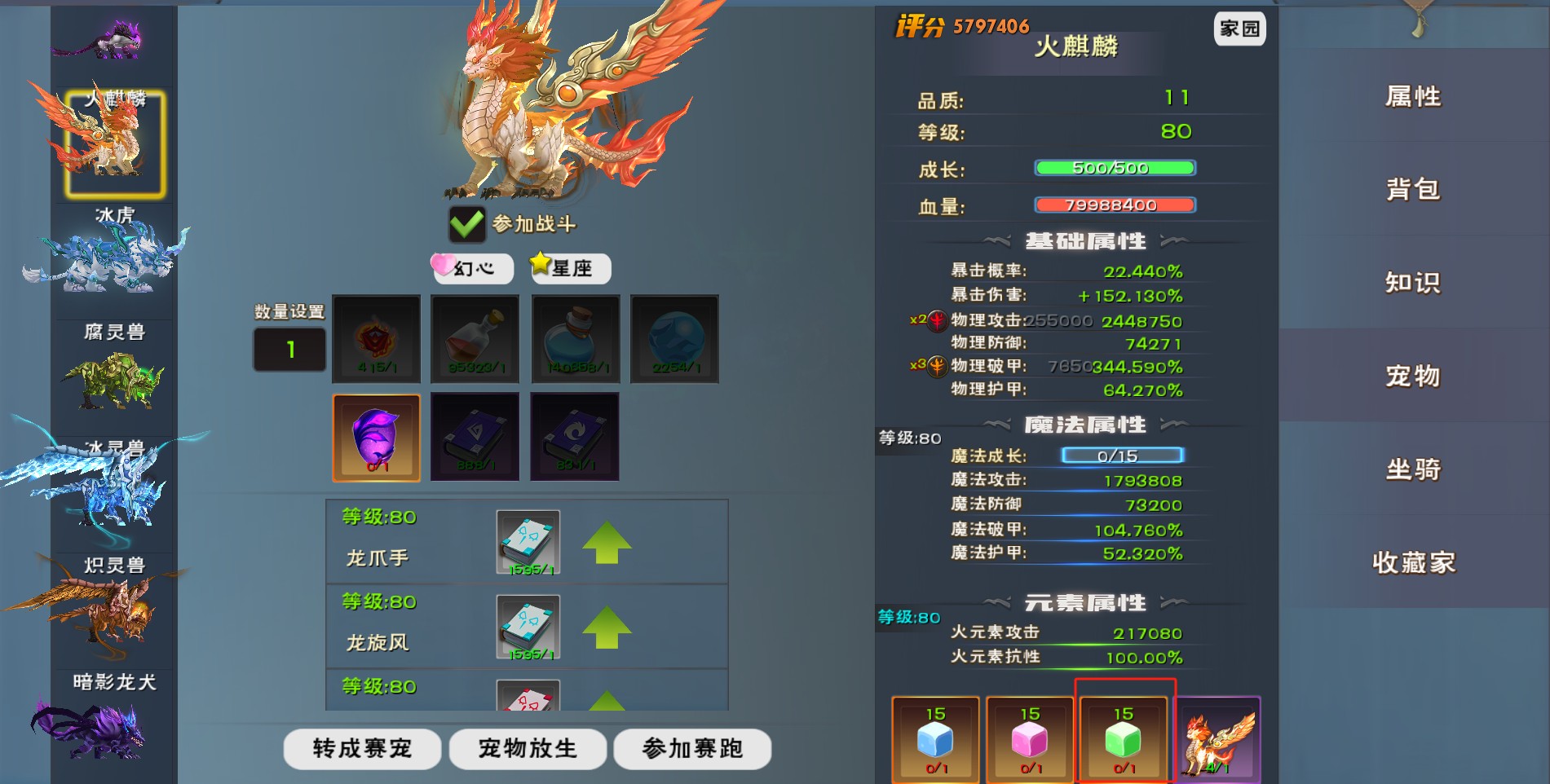Click the 转成赛宠 convert button
1550x784 pixels.
362,748
